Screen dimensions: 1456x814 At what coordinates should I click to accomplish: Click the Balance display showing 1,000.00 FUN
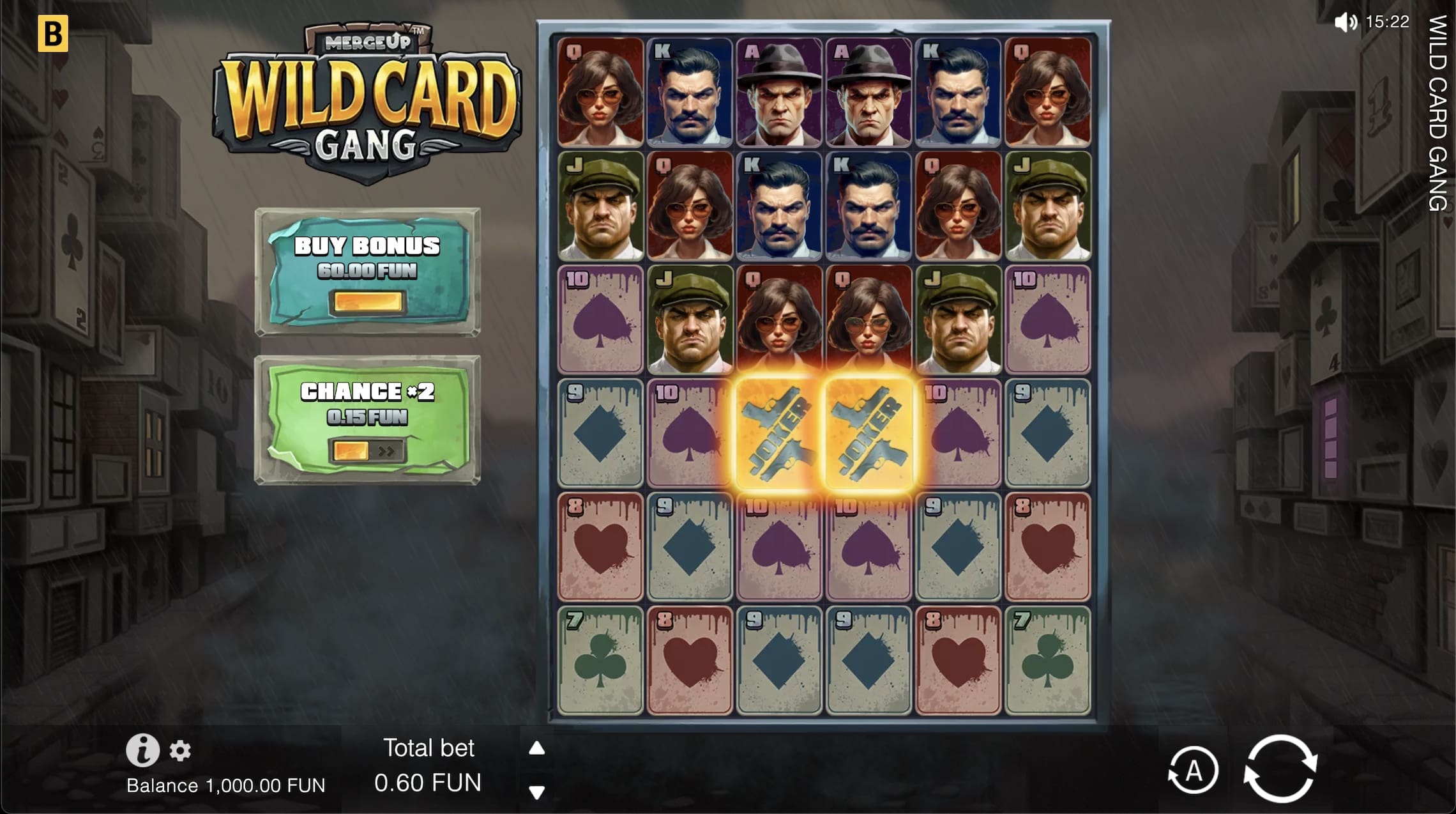point(228,786)
